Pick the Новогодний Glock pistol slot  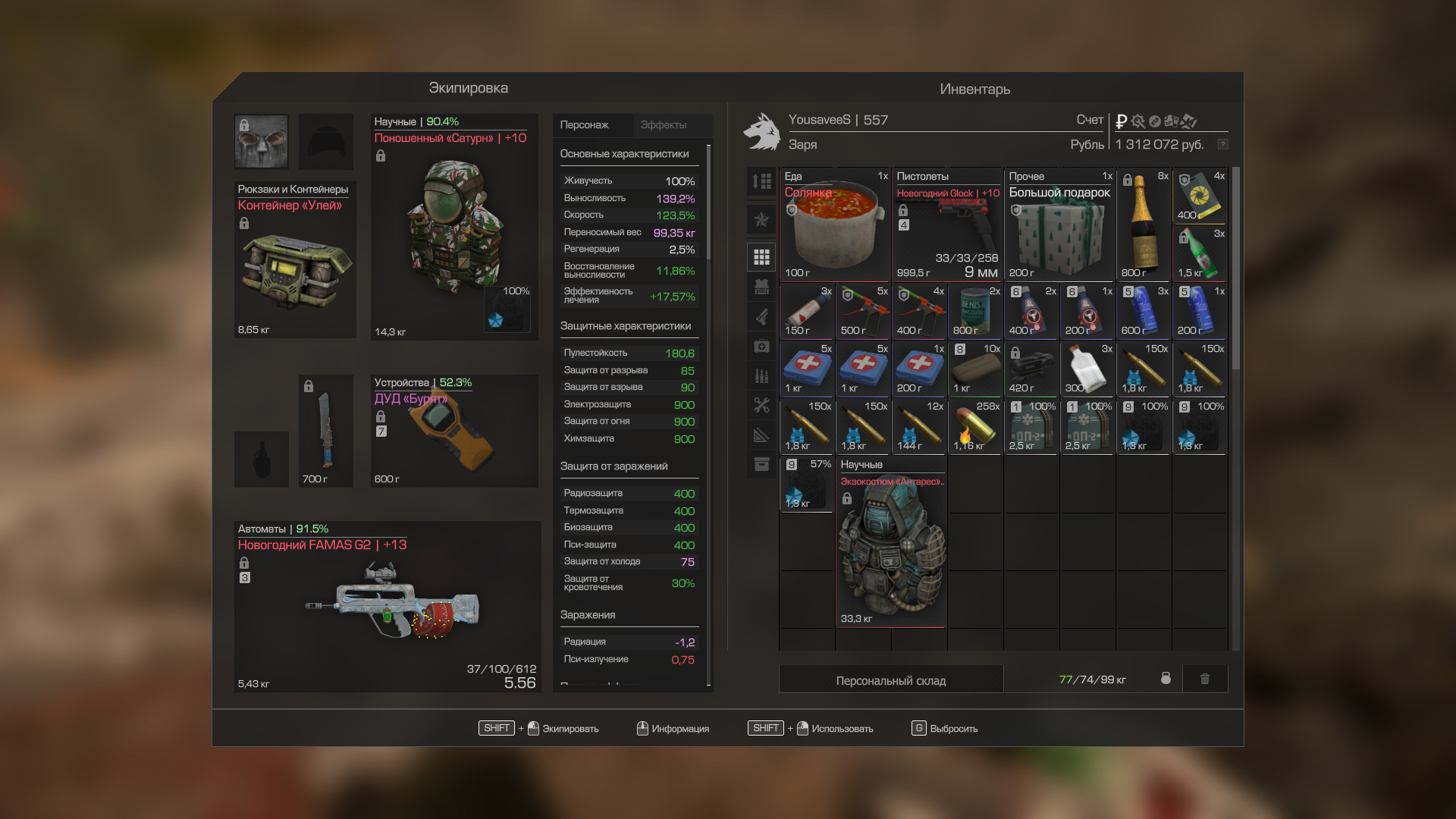947,225
